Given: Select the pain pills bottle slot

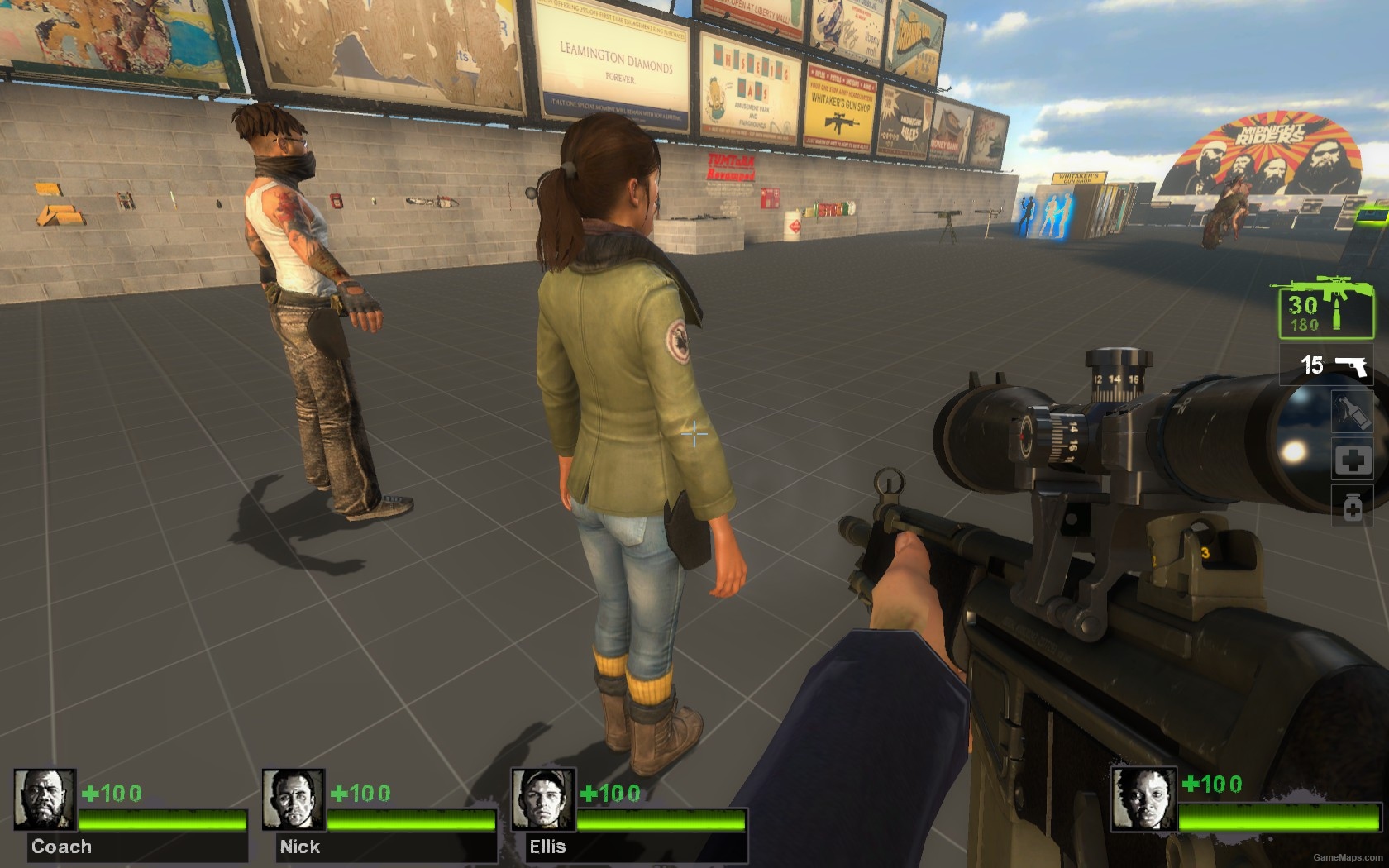Looking at the screenshot, I should tap(1352, 505).
